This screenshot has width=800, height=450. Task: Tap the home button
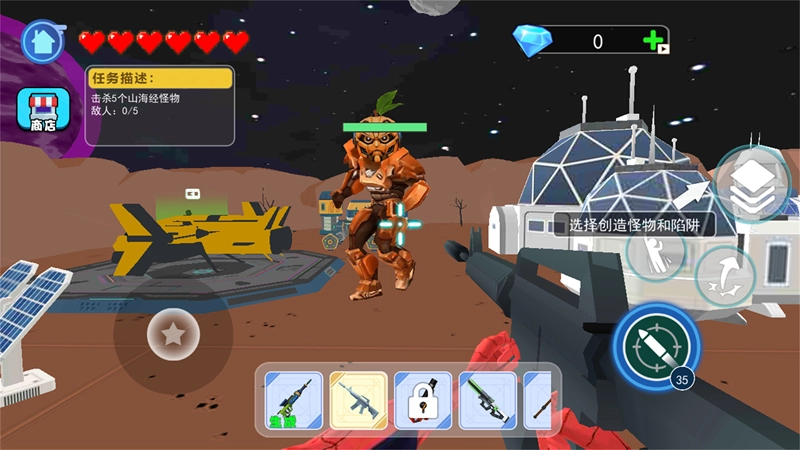[43, 40]
